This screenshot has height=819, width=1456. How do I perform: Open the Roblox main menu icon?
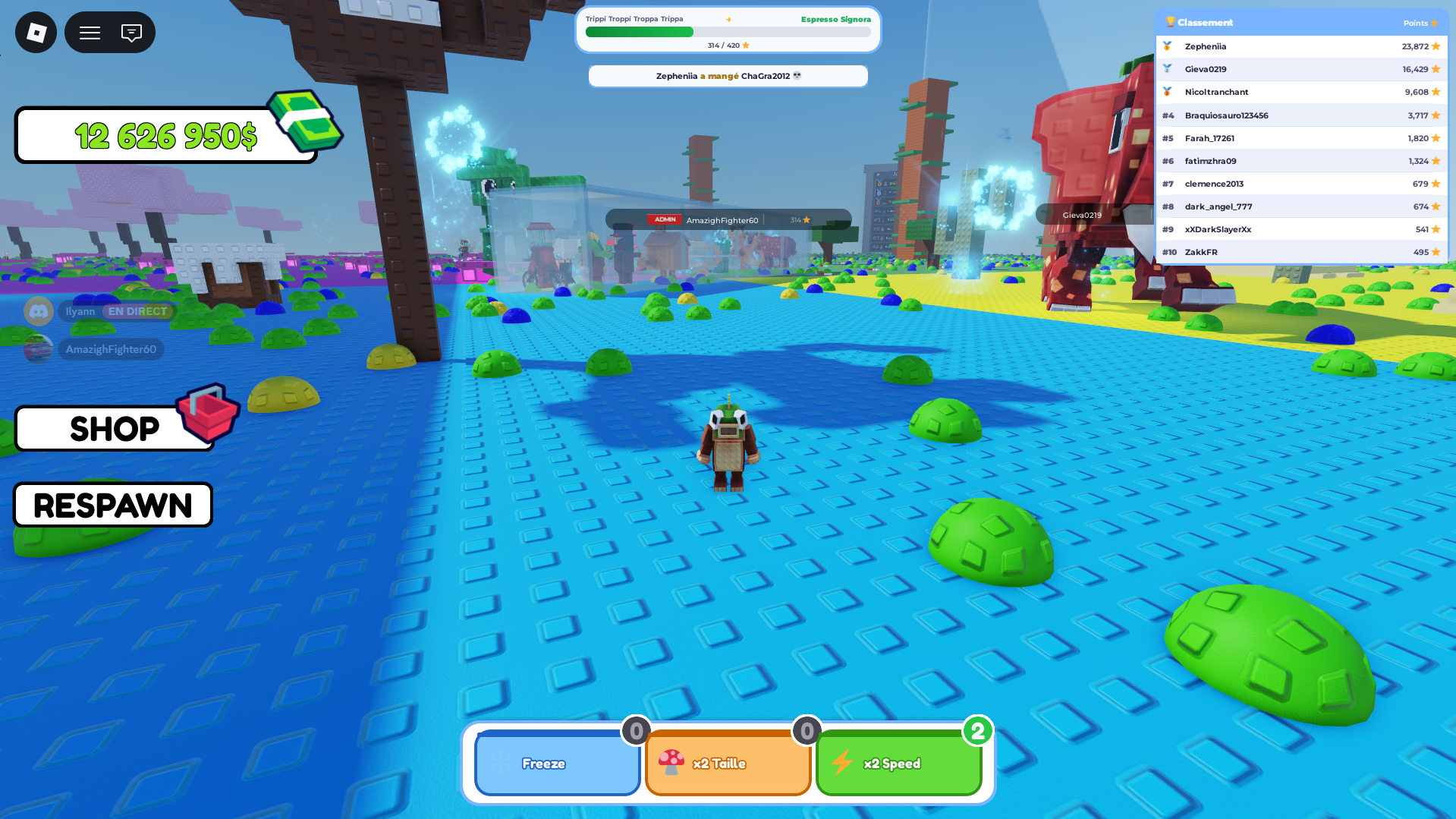coord(35,32)
